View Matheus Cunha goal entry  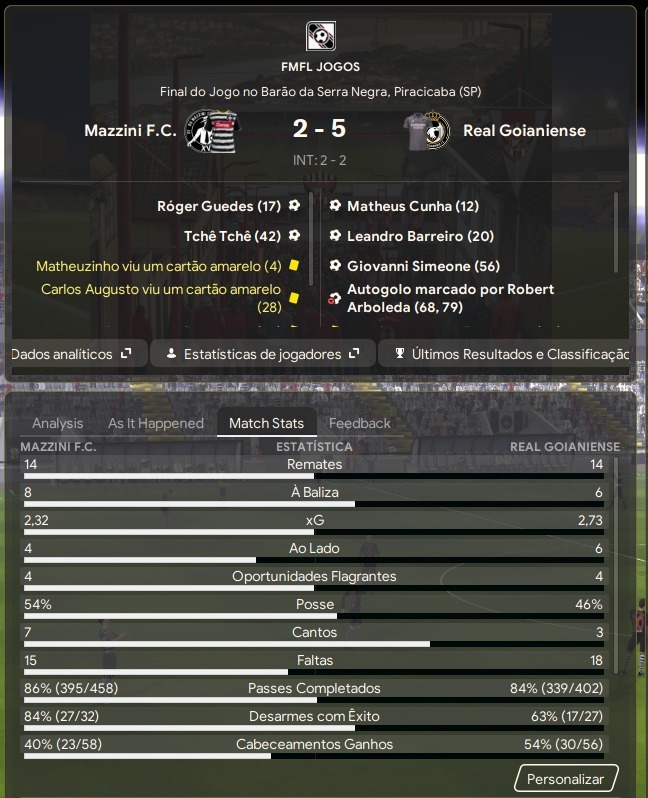pyautogui.click(x=412, y=206)
